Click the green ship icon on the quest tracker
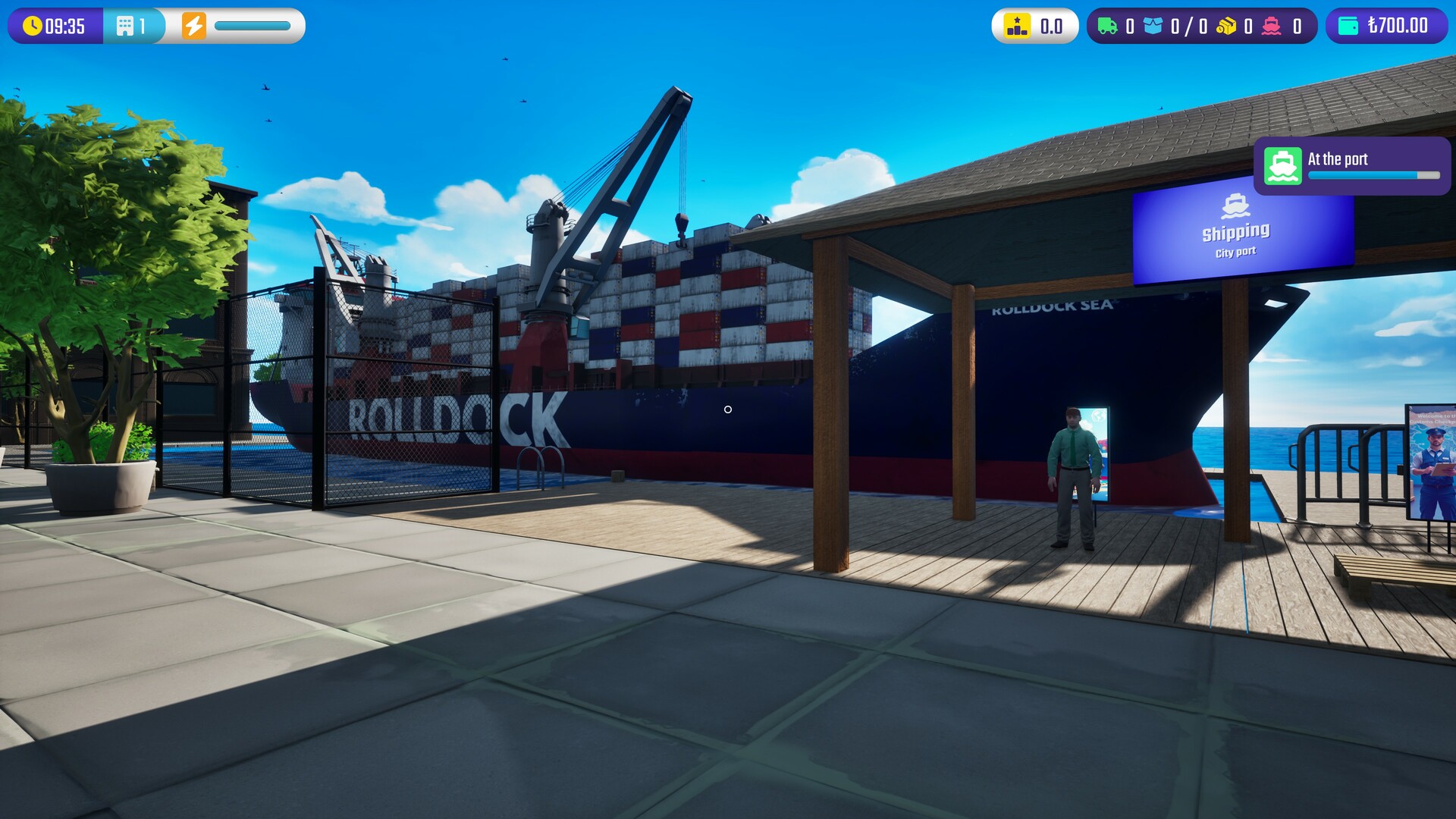 [x=1282, y=167]
